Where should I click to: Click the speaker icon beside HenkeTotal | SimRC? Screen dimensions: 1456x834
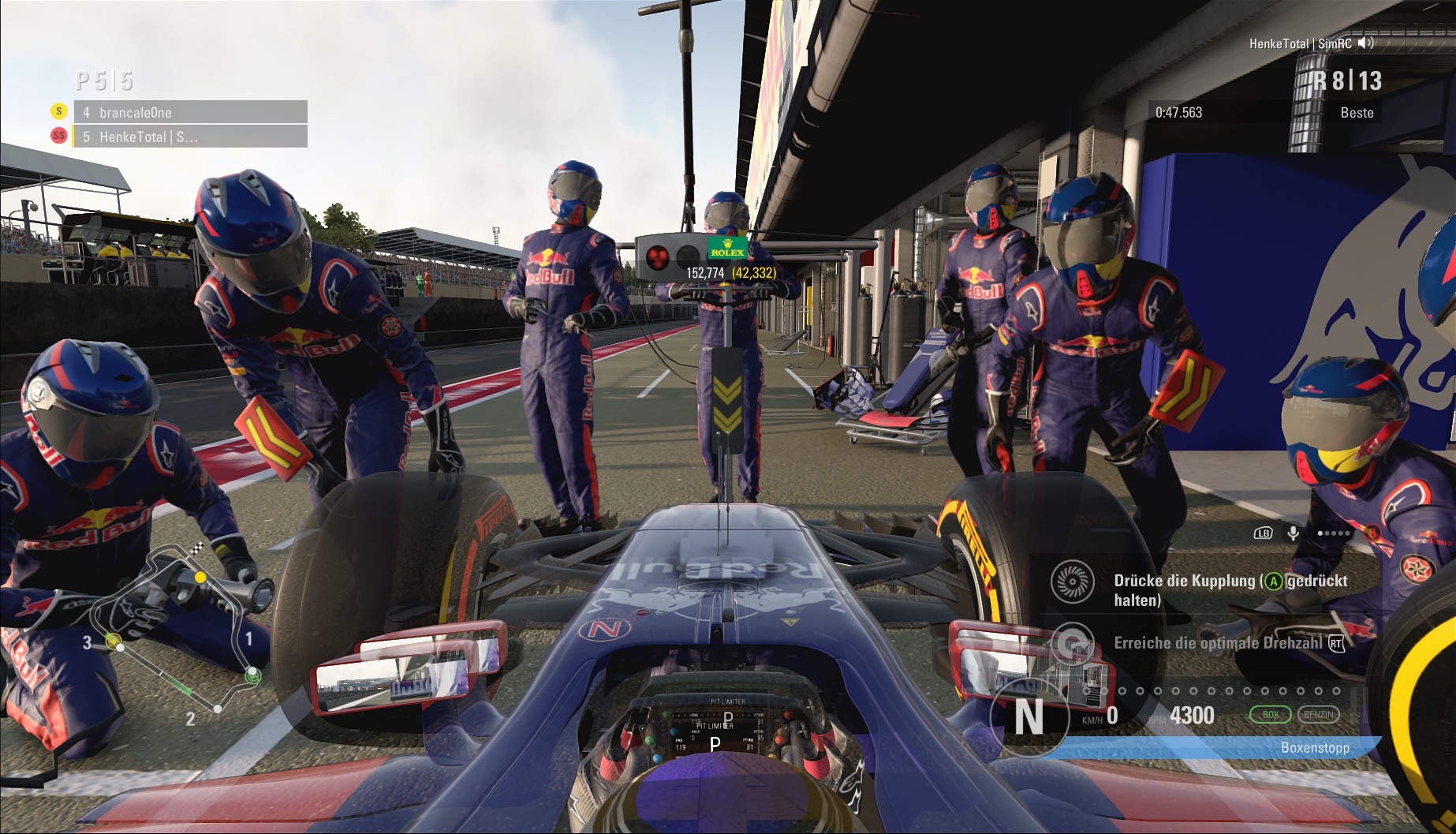(x=1366, y=43)
